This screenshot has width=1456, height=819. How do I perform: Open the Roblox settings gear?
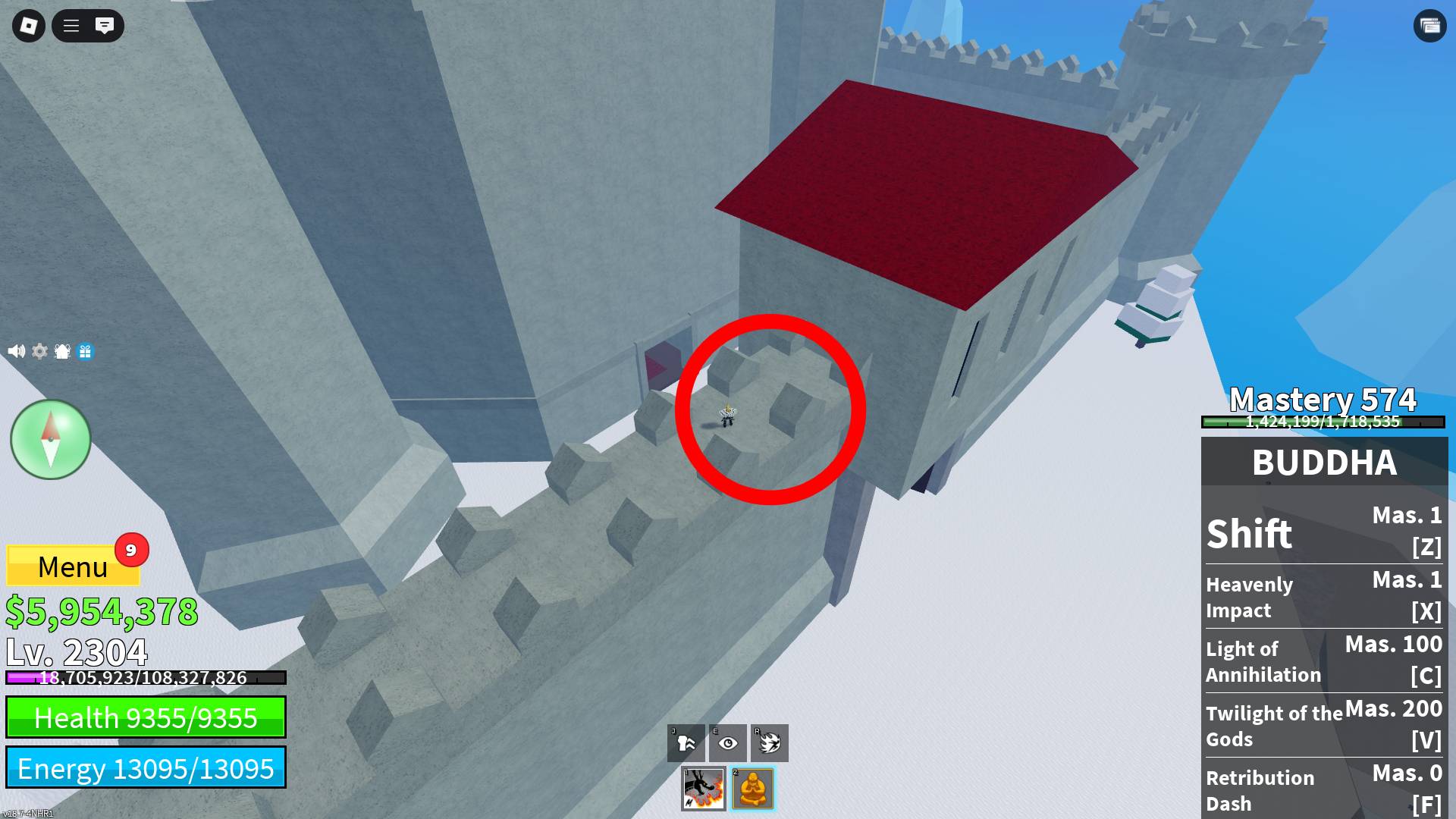click(x=38, y=352)
